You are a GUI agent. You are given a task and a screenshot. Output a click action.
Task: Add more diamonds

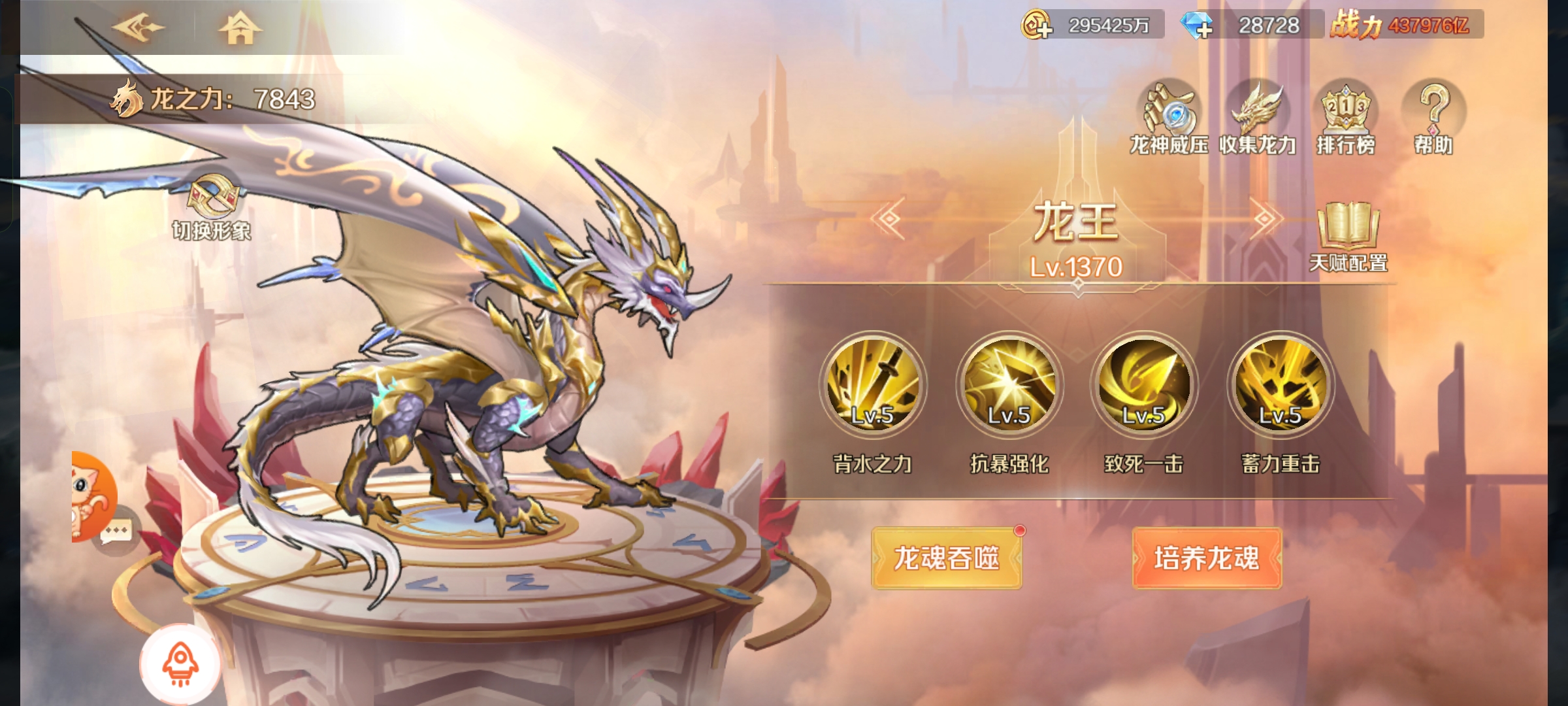coord(1197,25)
